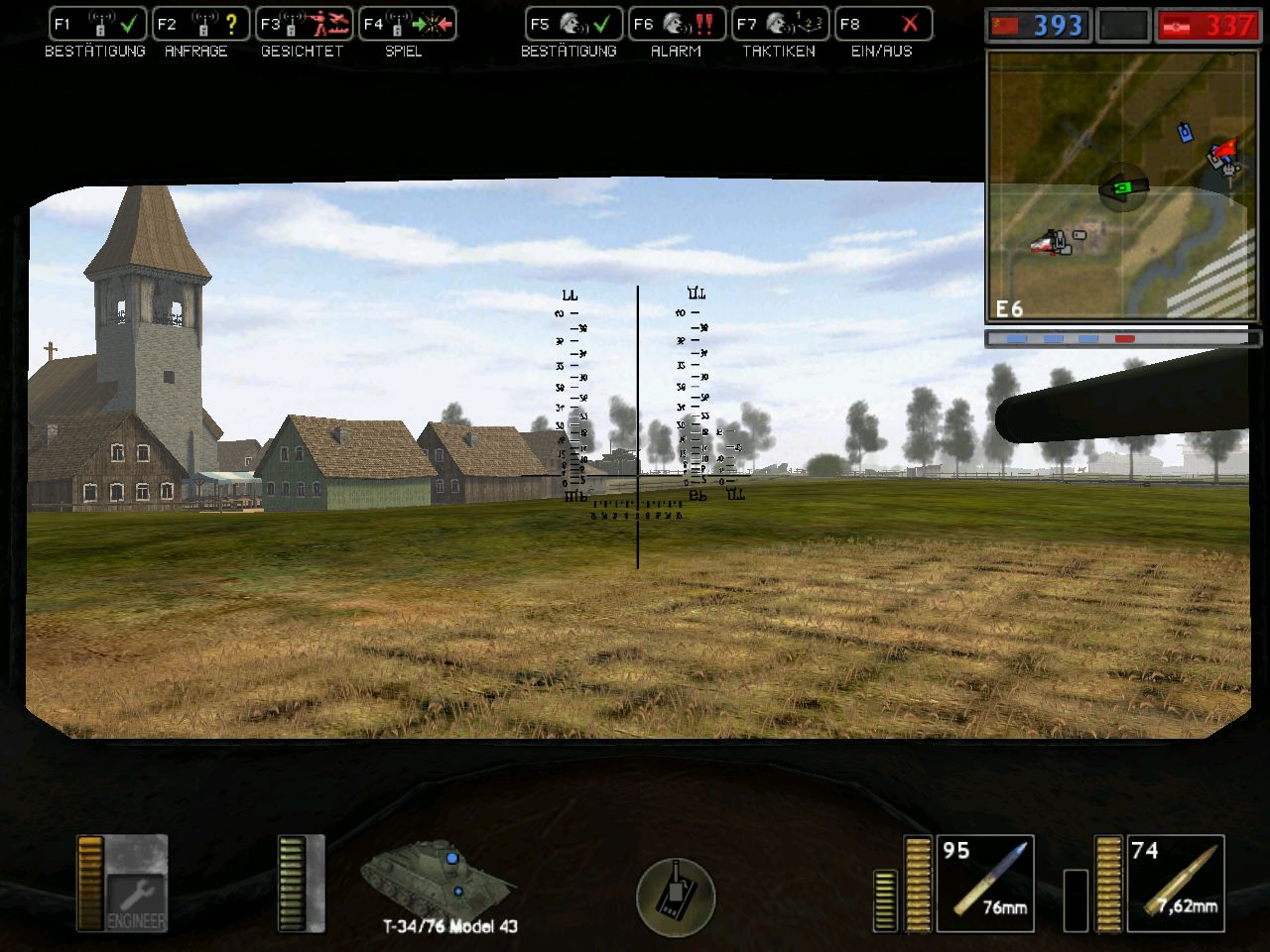The width and height of the screenshot is (1270, 952).
Task: Toggle the F8 Ein/Aus option
Action: (883, 25)
